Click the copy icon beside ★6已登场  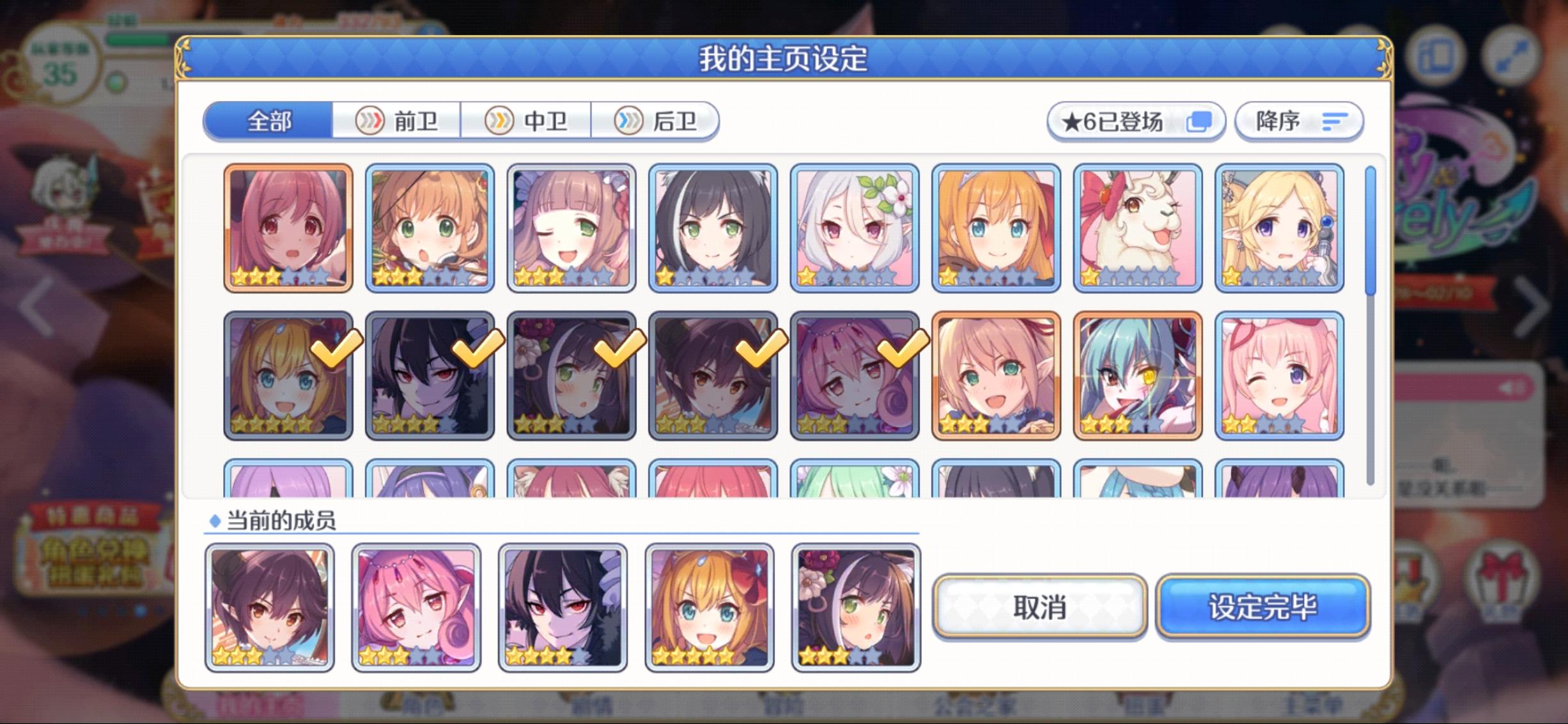pyautogui.click(x=1200, y=119)
